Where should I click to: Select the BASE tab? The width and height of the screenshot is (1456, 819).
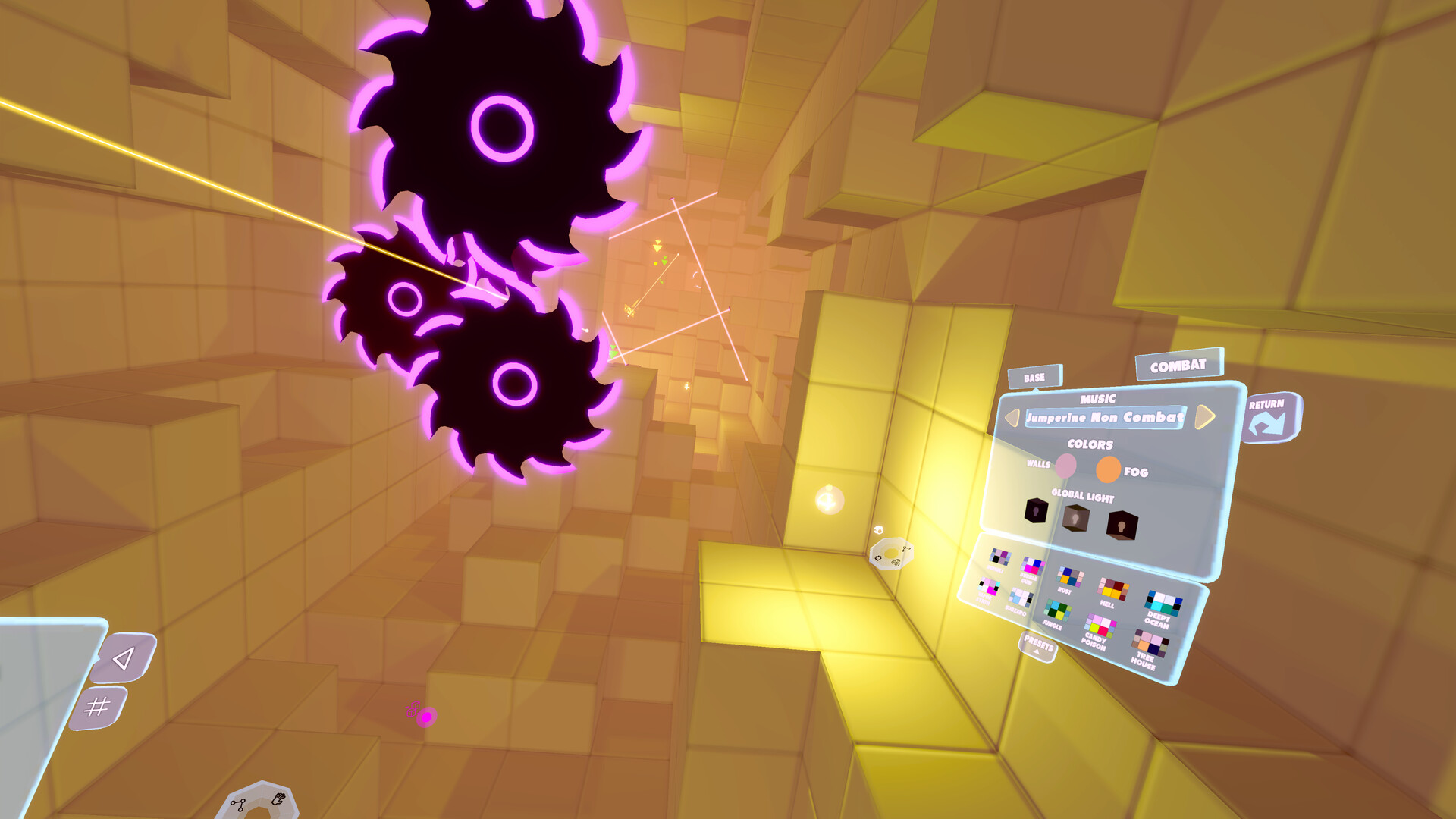tap(1034, 378)
